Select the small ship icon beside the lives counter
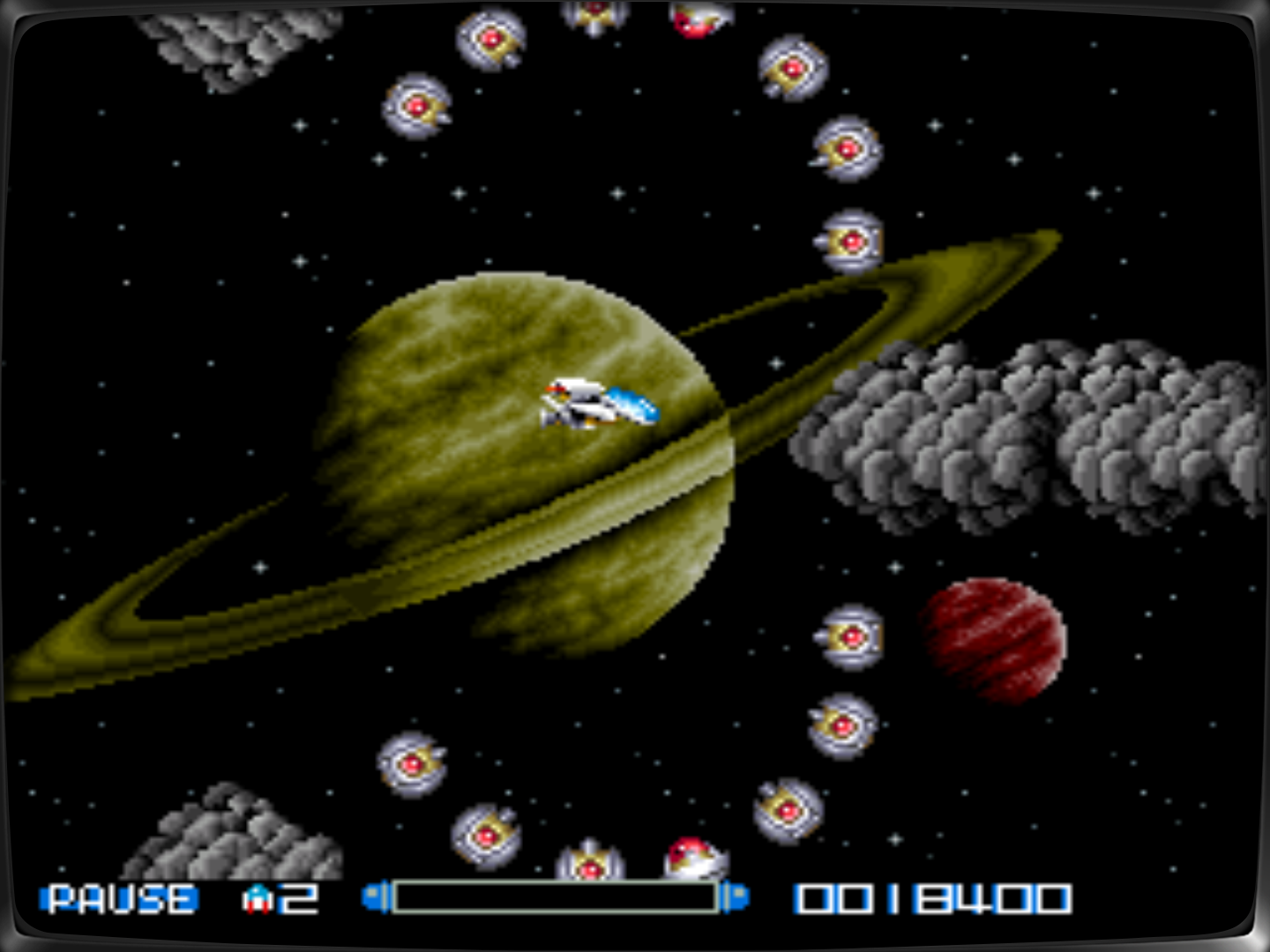The width and height of the screenshot is (1270, 952). point(257,899)
